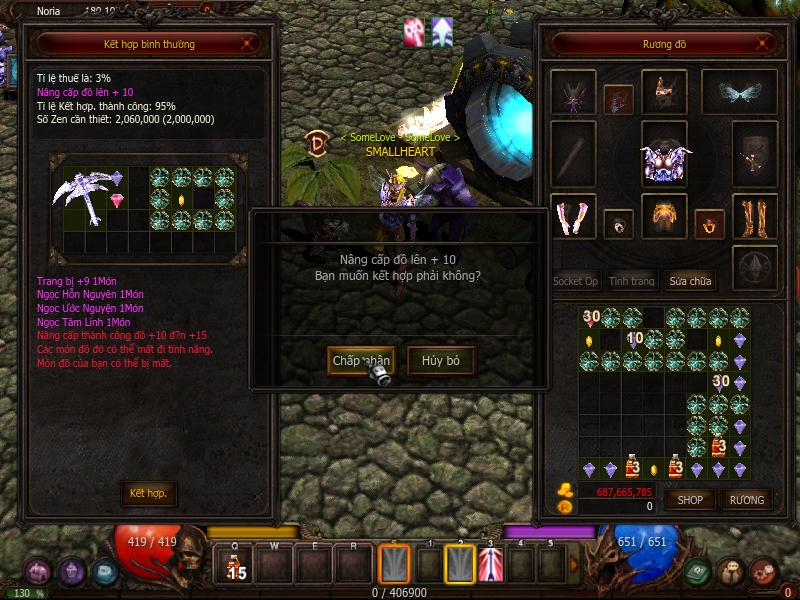Open the SHOP button in inventory
Screen dimensions: 800x600
pyautogui.click(x=691, y=499)
